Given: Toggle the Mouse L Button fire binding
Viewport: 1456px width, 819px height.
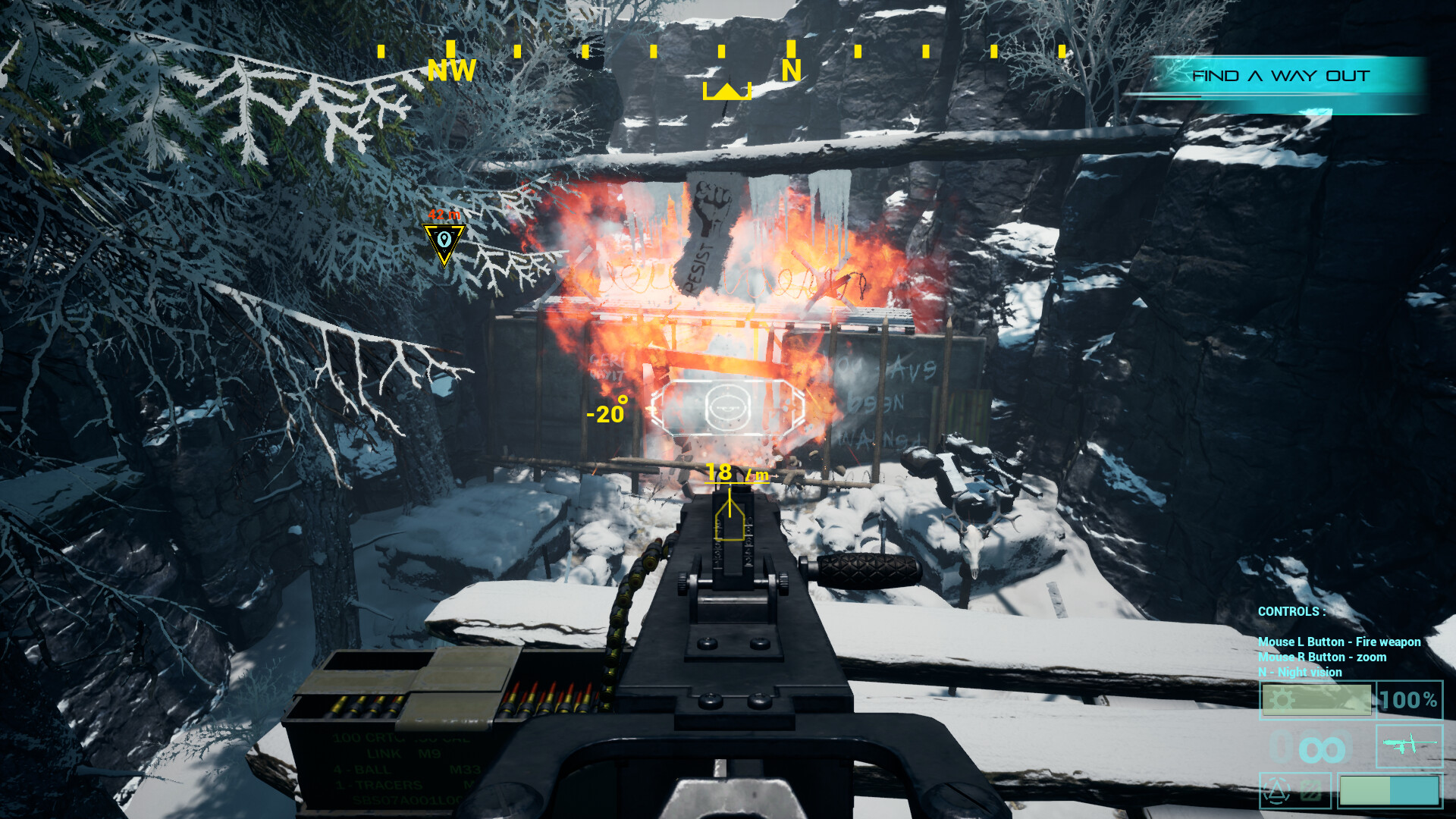Looking at the screenshot, I should pyautogui.click(x=1338, y=642).
